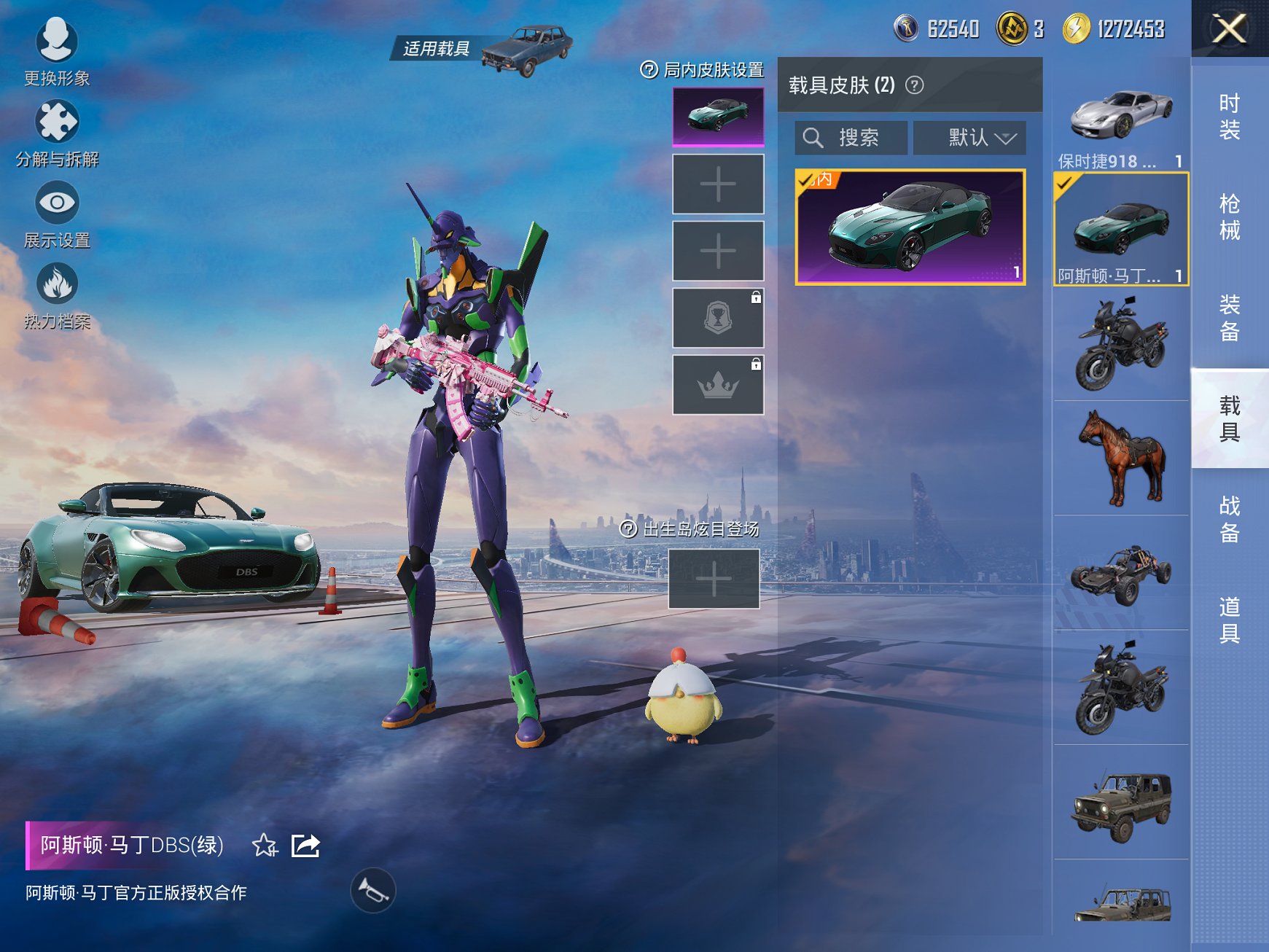
Task: Open 更换形象 change appearance
Action: 56,50
